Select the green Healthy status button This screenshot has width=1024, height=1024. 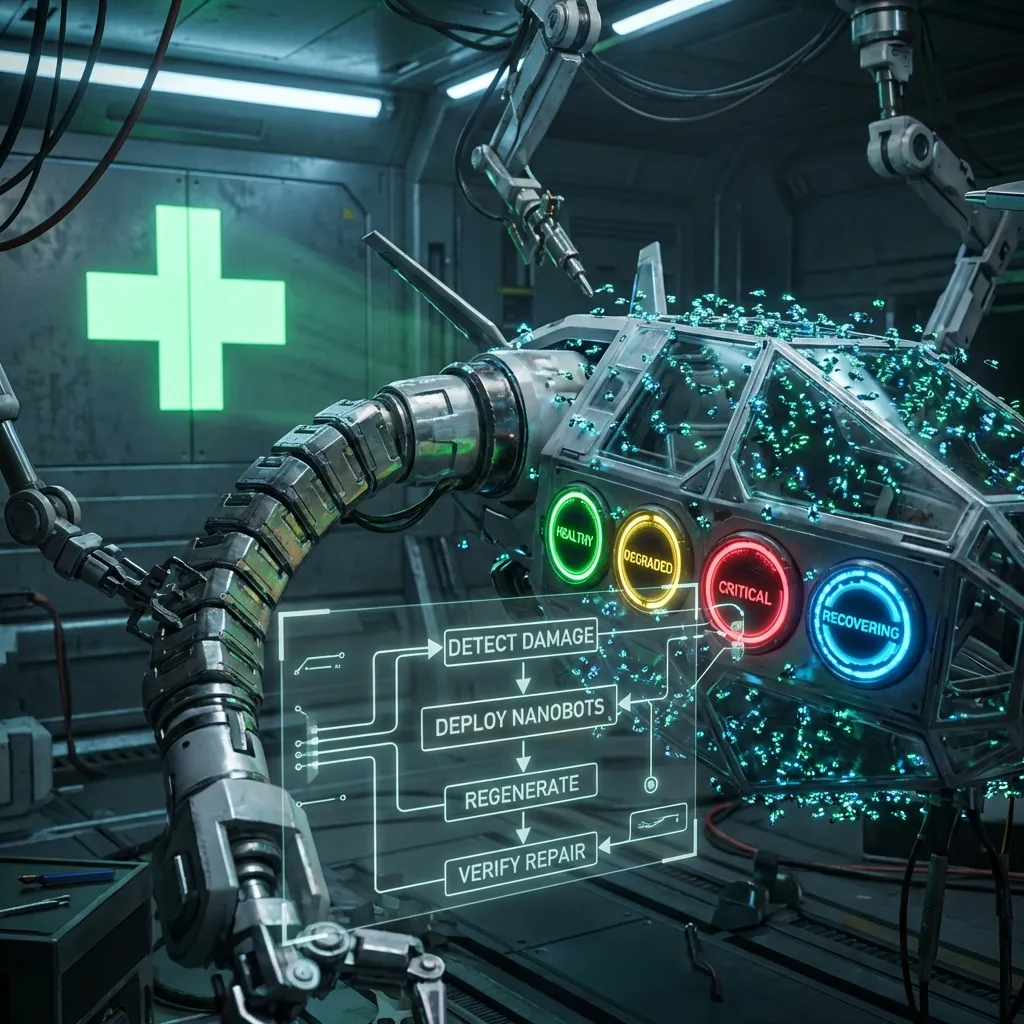tap(576, 536)
